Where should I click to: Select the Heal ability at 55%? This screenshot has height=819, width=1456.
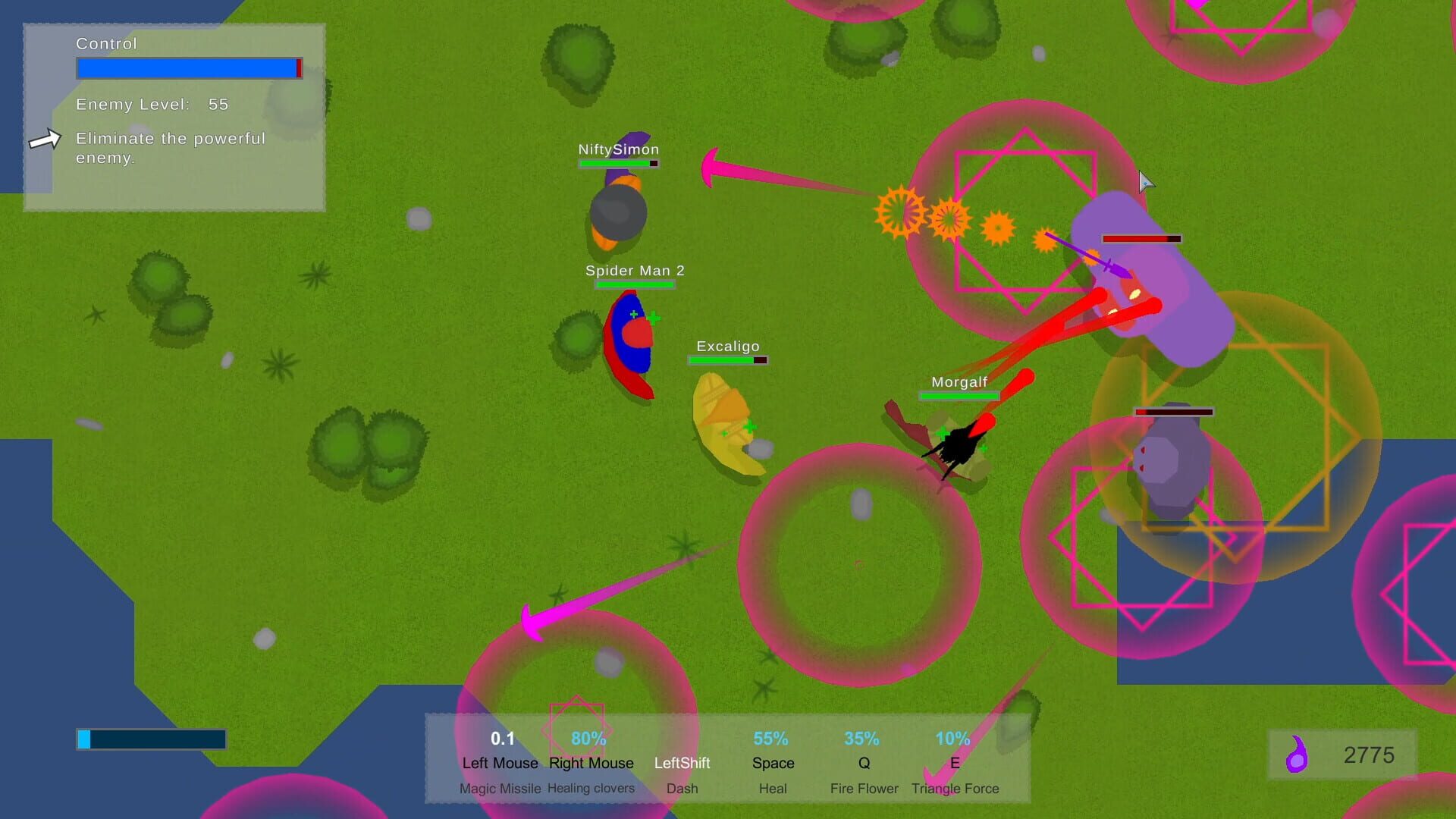coord(772,762)
